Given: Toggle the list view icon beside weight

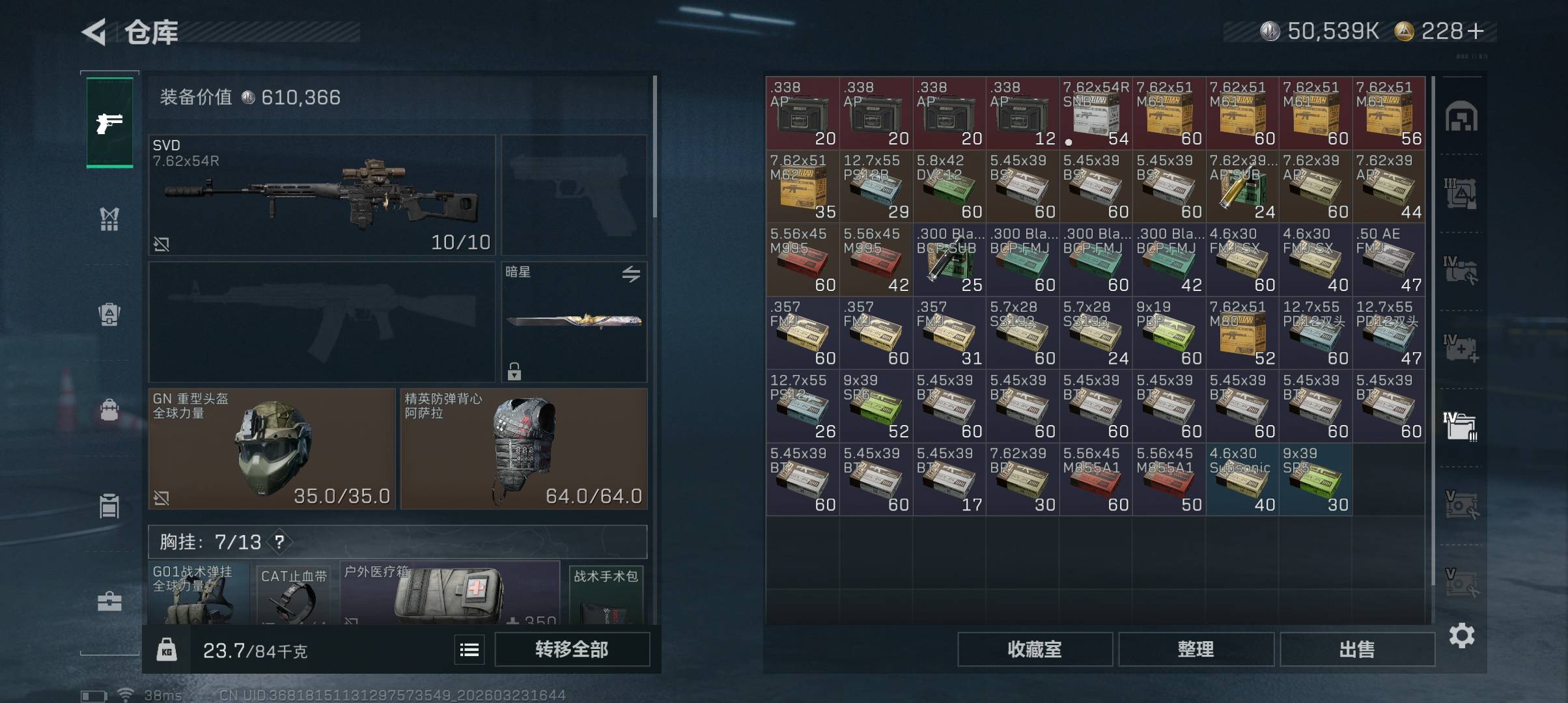Looking at the screenshot, I should click(469, 650).
